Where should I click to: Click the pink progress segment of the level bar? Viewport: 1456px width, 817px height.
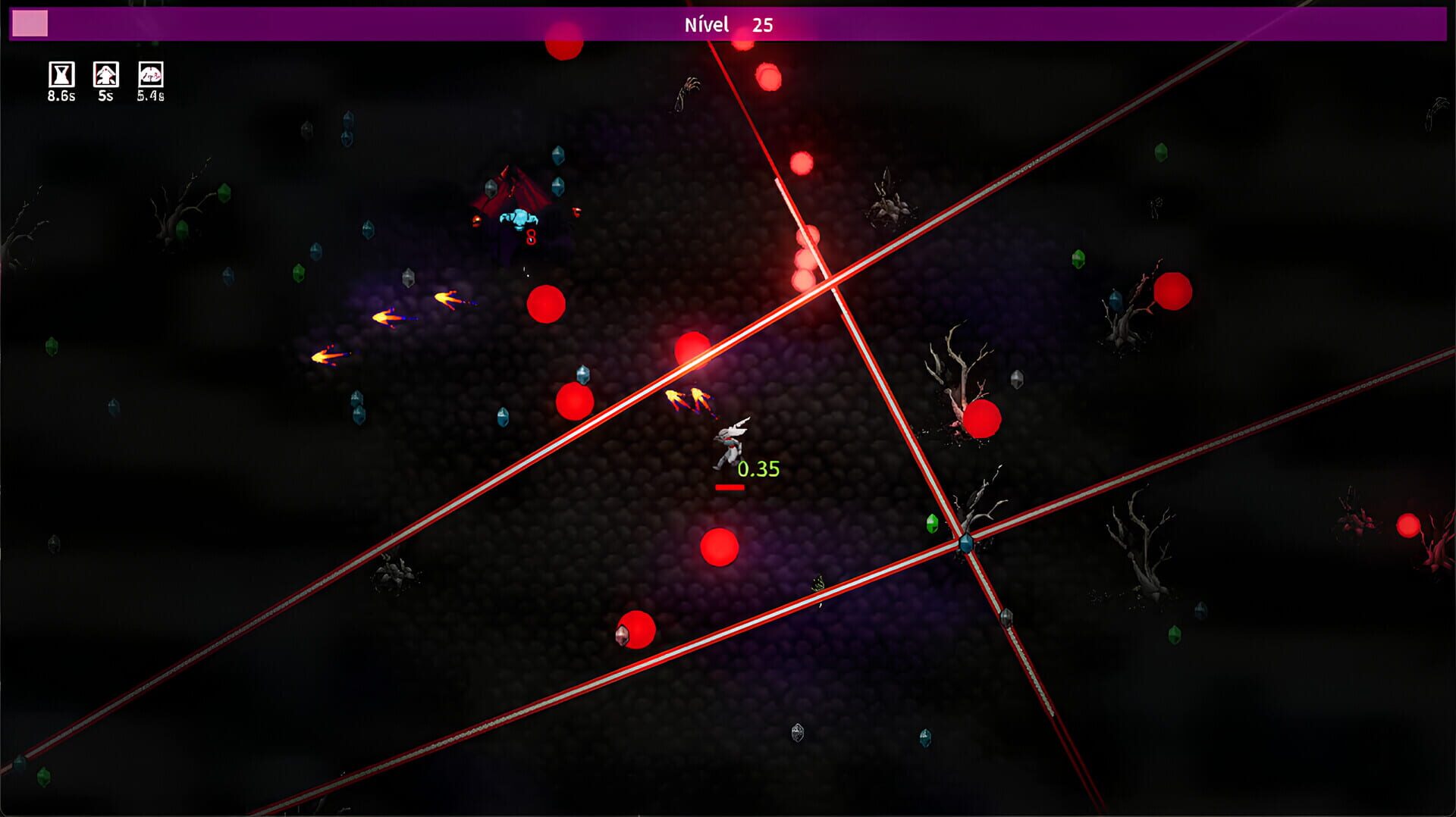coord(29,24)
